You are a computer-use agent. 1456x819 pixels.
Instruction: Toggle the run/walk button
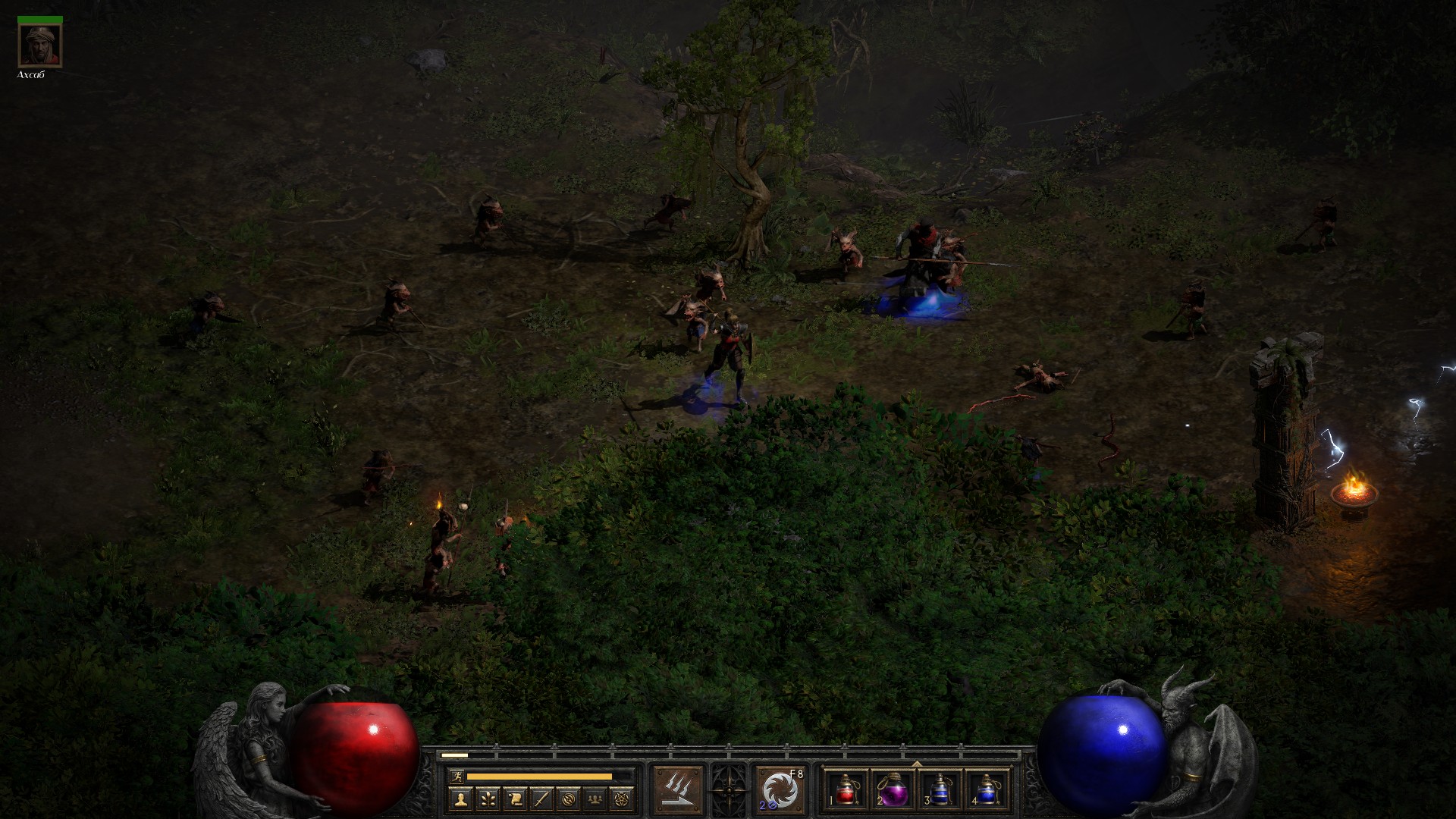pos(454,776)
